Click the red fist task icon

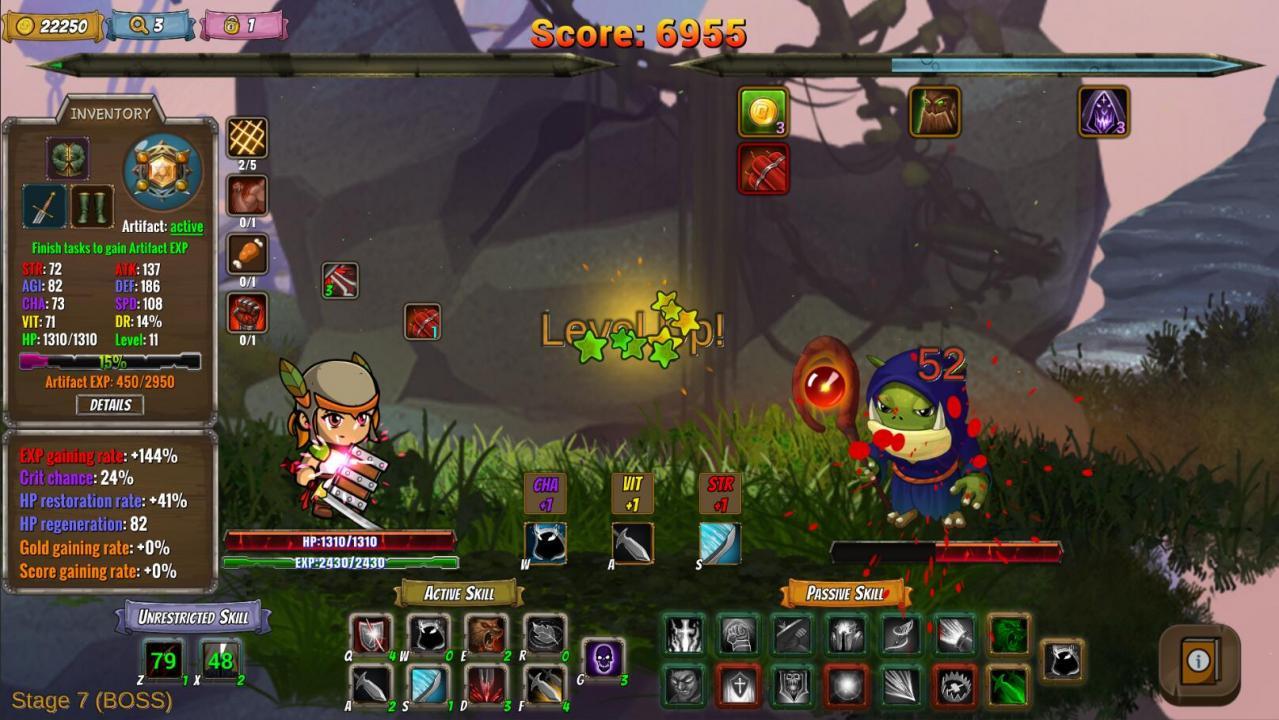pos(247,313)
